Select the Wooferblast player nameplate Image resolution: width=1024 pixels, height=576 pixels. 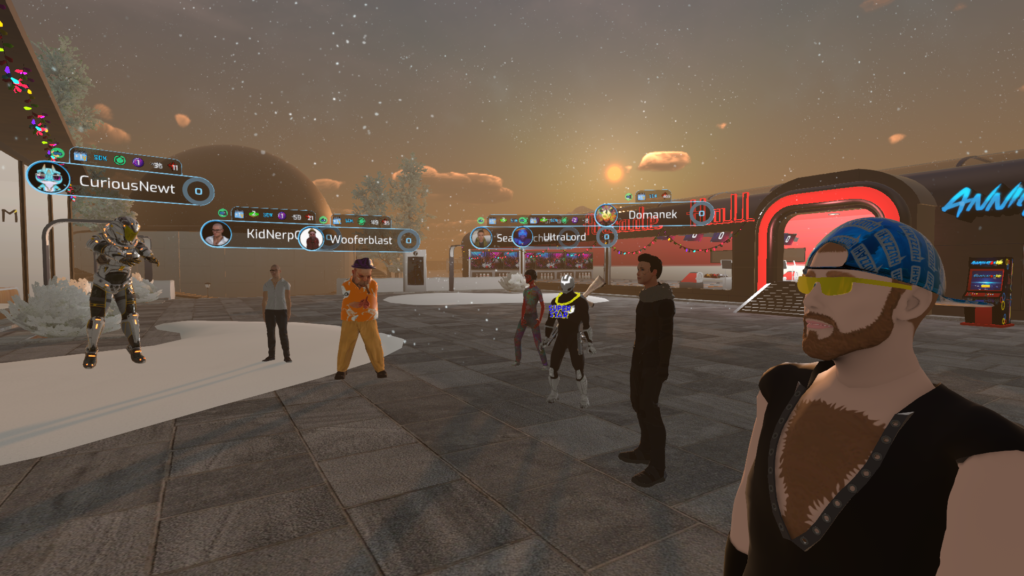(x=356, y=240)
